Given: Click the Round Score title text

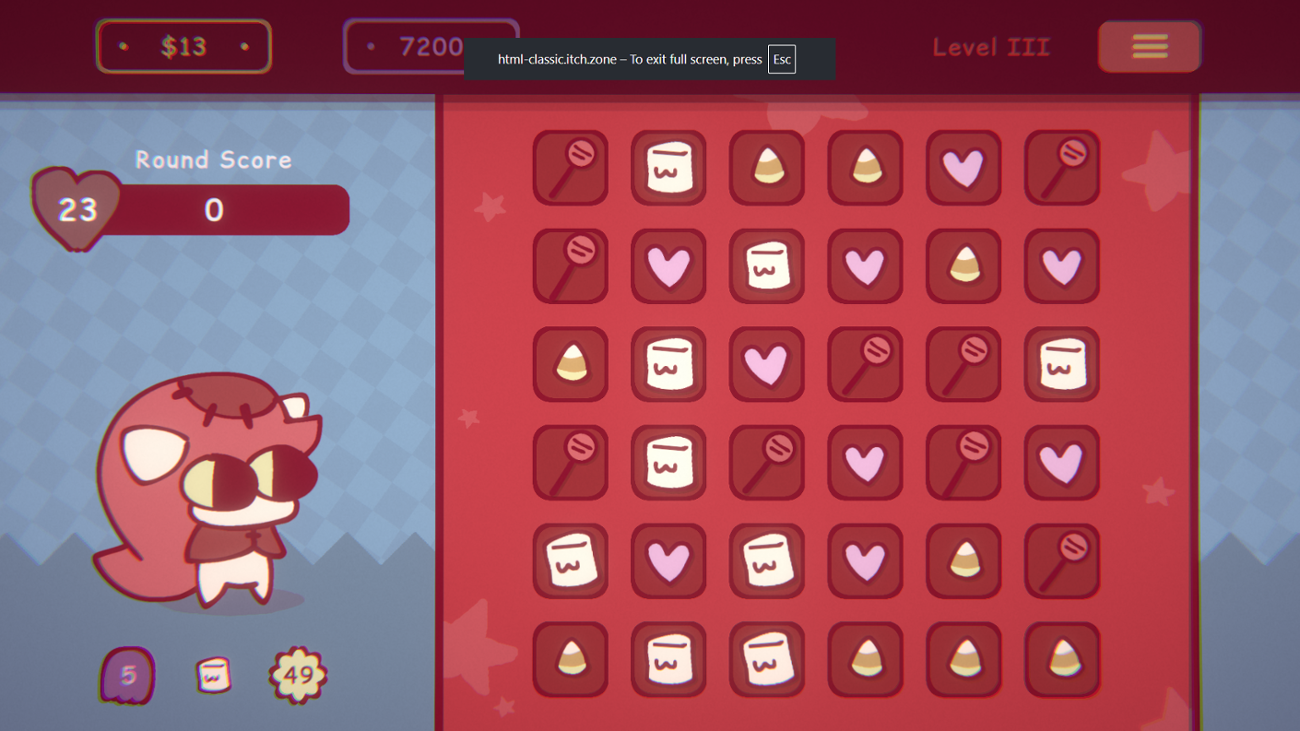Looking at the screenshot, I should 213,160.
